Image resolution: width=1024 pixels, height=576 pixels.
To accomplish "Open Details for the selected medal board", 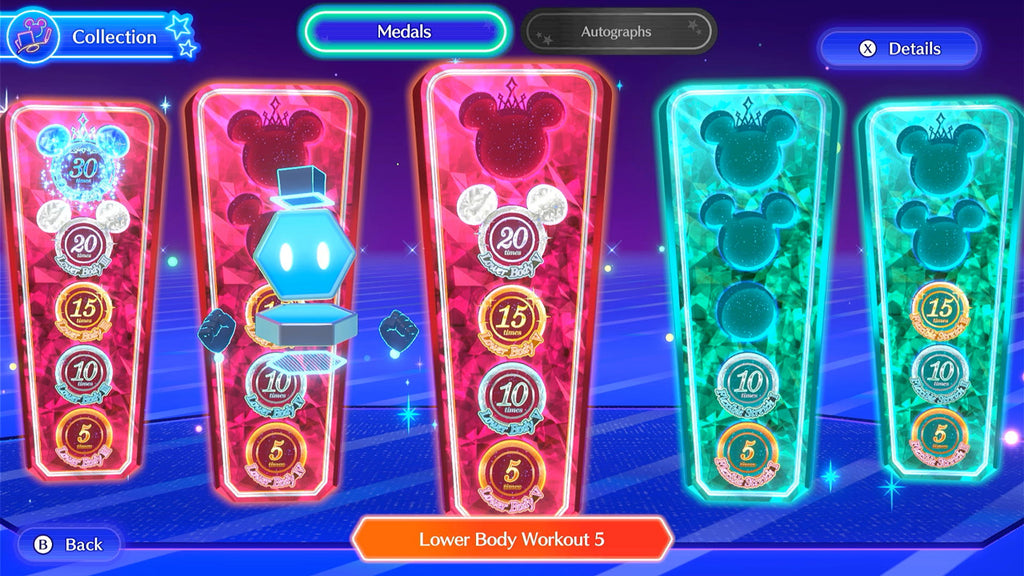I will [899, 48].
